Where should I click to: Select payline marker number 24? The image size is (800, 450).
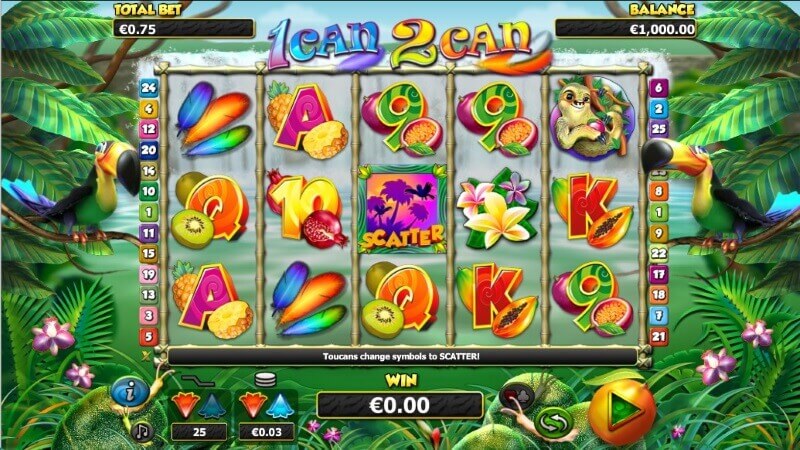pos(149,87)
